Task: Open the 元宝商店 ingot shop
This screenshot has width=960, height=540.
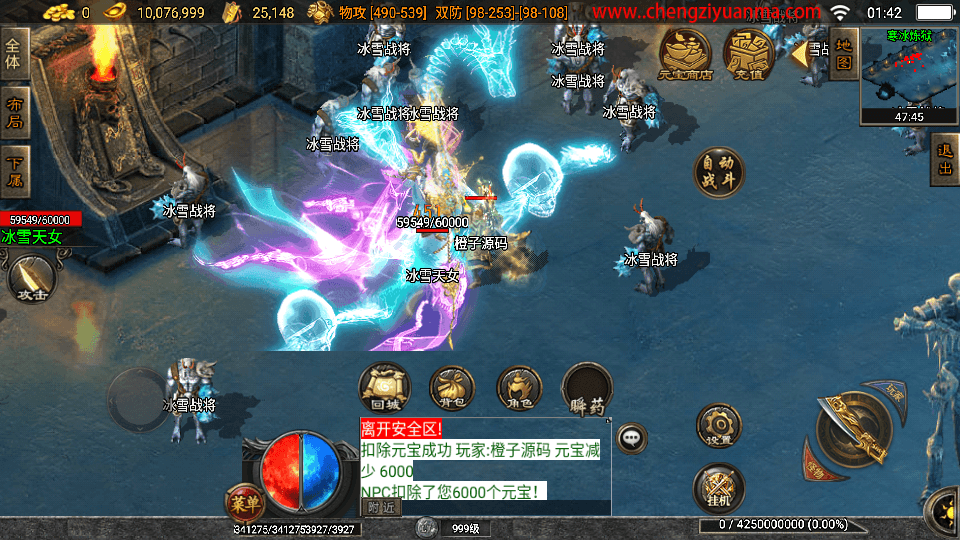Action: click(x=685, y=54)
